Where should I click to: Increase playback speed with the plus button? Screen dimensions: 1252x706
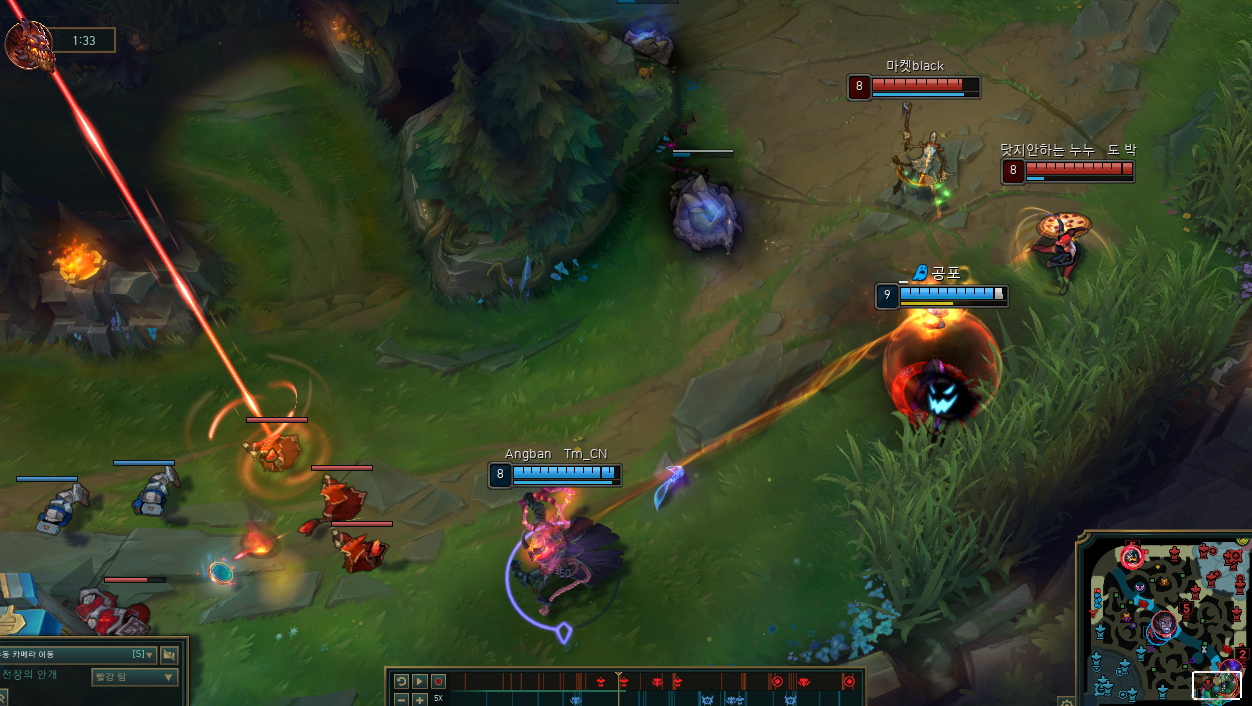click(x=420, y=699)
